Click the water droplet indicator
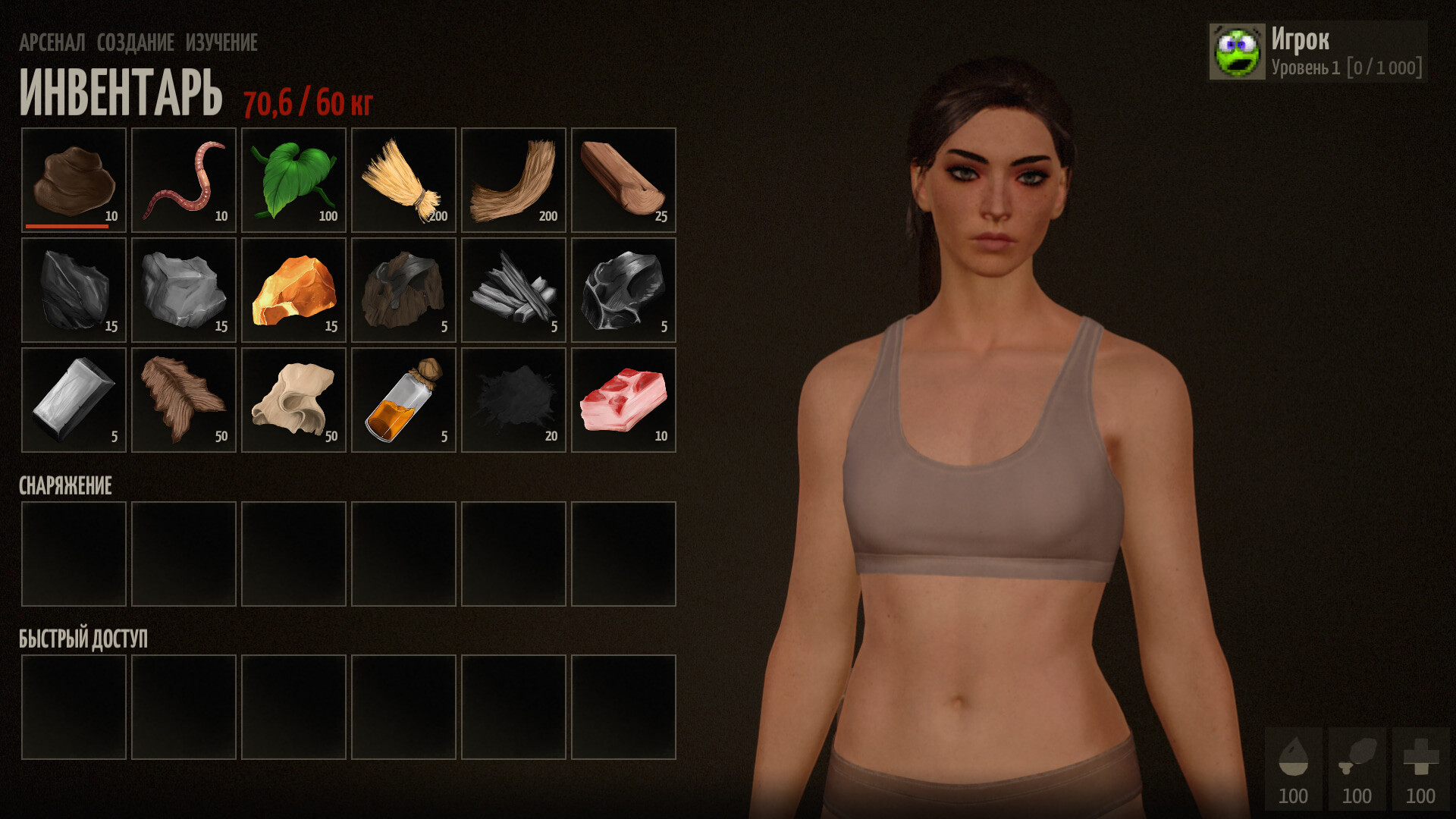This screenshot has width=1456, height=819. point(1294,758)
